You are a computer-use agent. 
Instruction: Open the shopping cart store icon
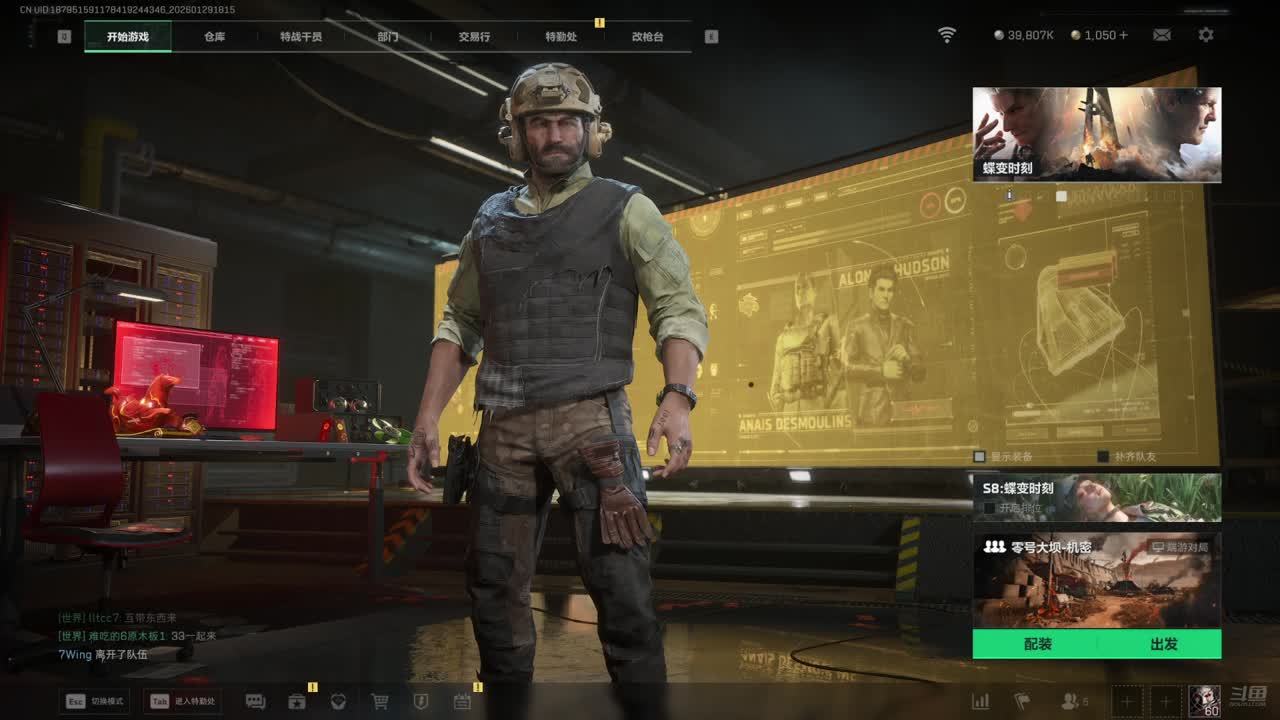380,701
